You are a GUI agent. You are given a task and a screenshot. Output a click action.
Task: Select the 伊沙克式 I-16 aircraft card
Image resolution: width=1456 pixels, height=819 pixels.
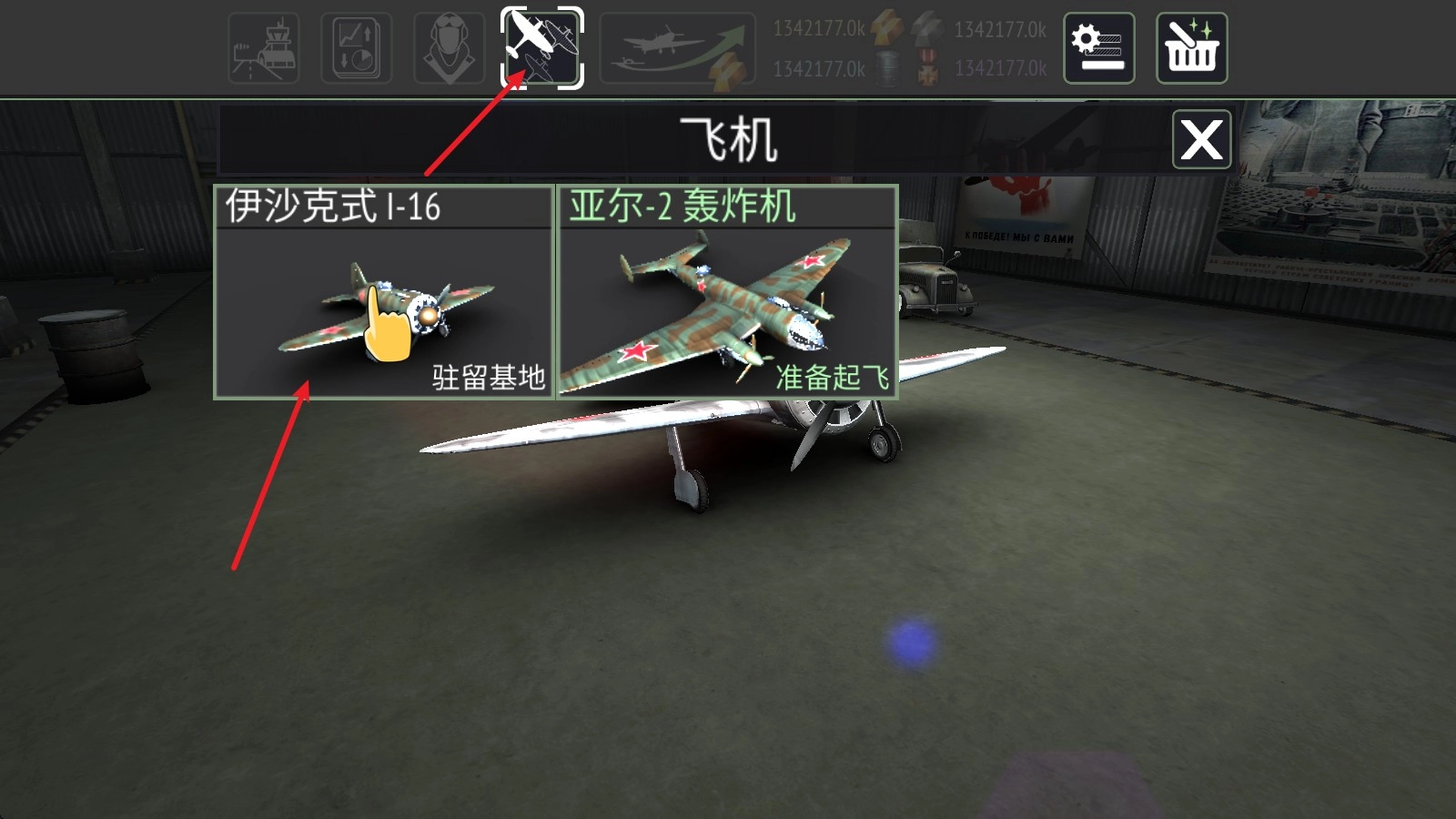click(382, 291)
